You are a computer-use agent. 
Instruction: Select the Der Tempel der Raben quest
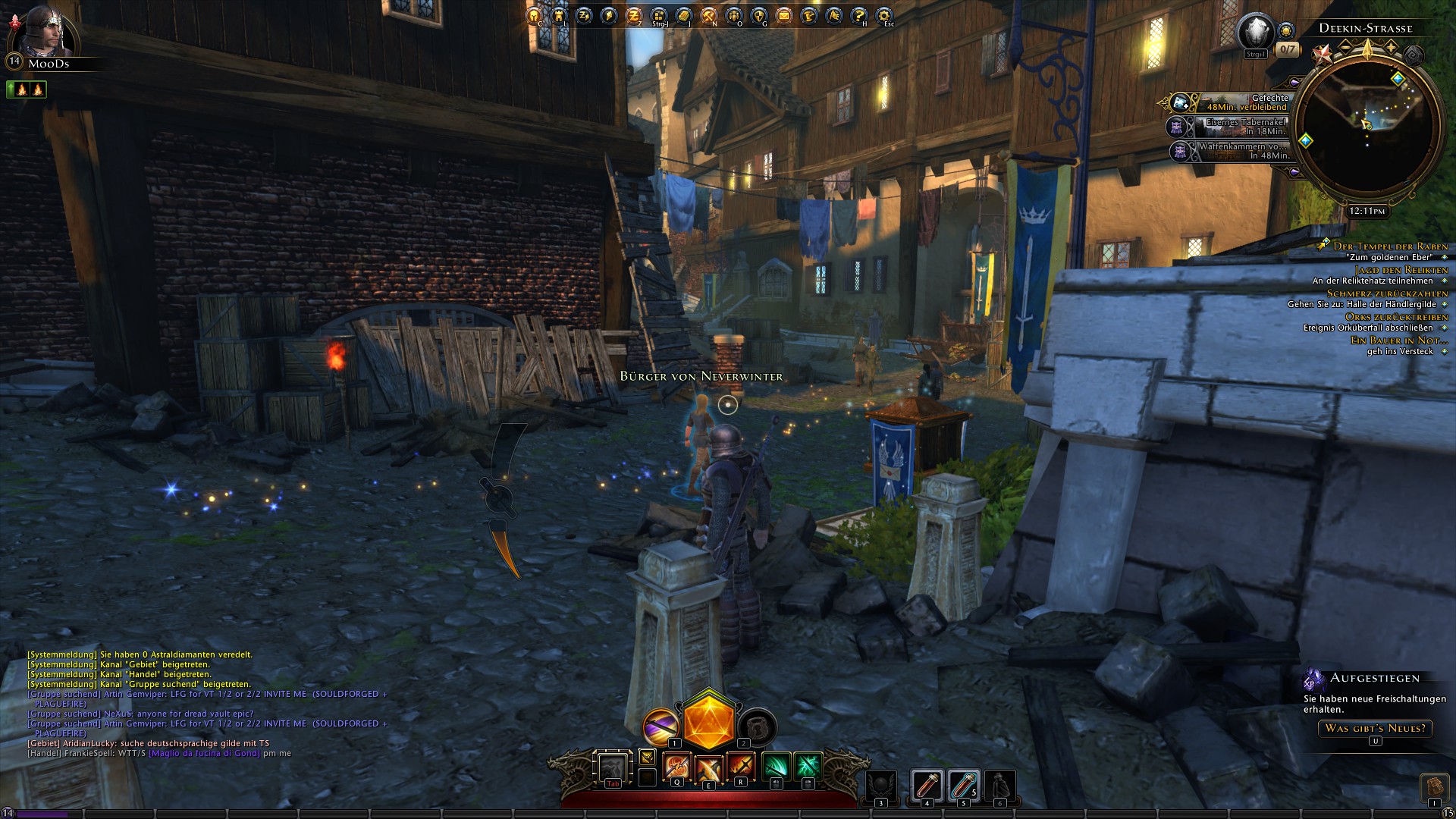pyautogui.click(x=1391, y=246)
